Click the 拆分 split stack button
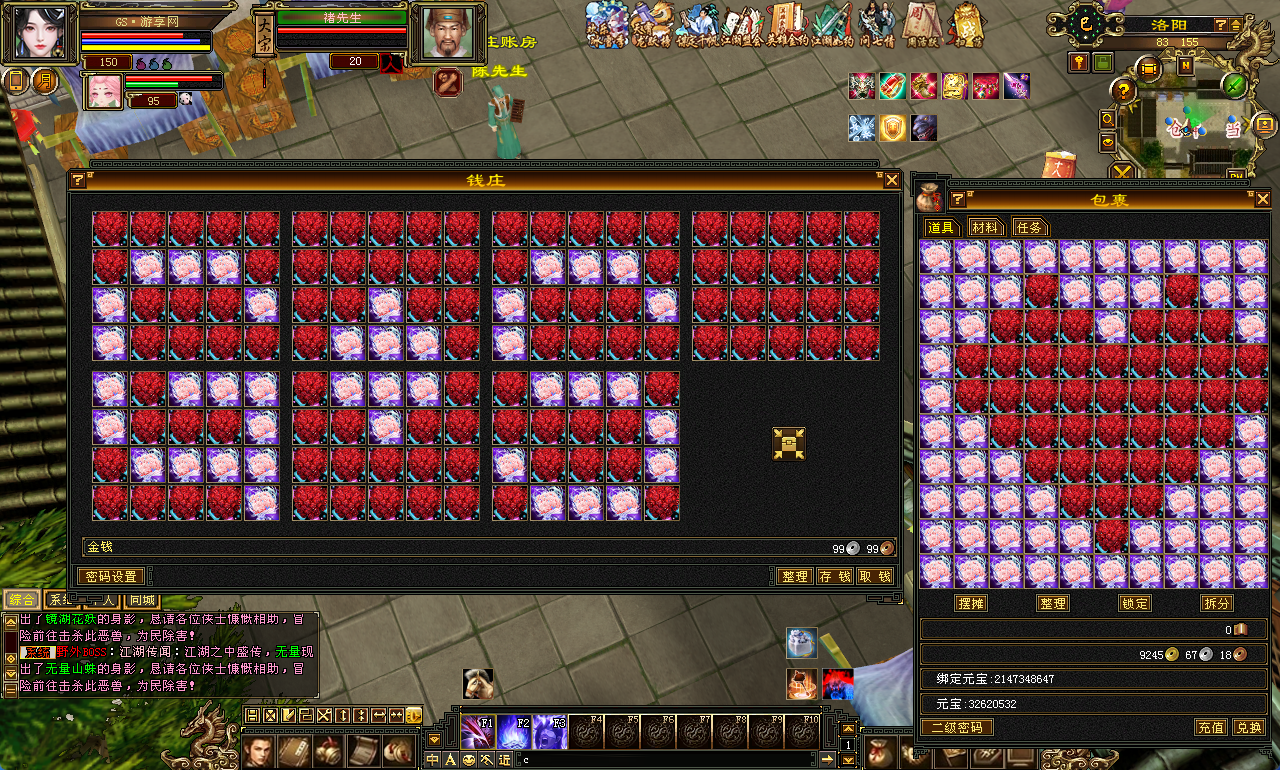The width and height of the screenshot is (1280, 770). 1217,604
